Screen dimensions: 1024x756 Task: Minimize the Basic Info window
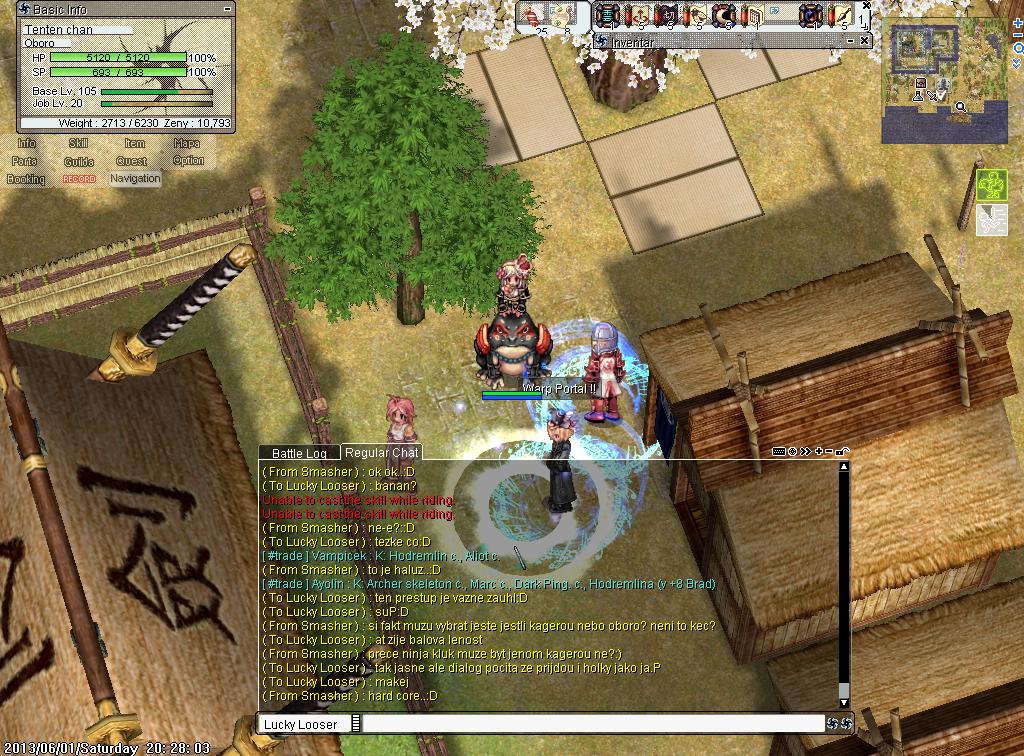pyautogui.click(x=226, y=9)
